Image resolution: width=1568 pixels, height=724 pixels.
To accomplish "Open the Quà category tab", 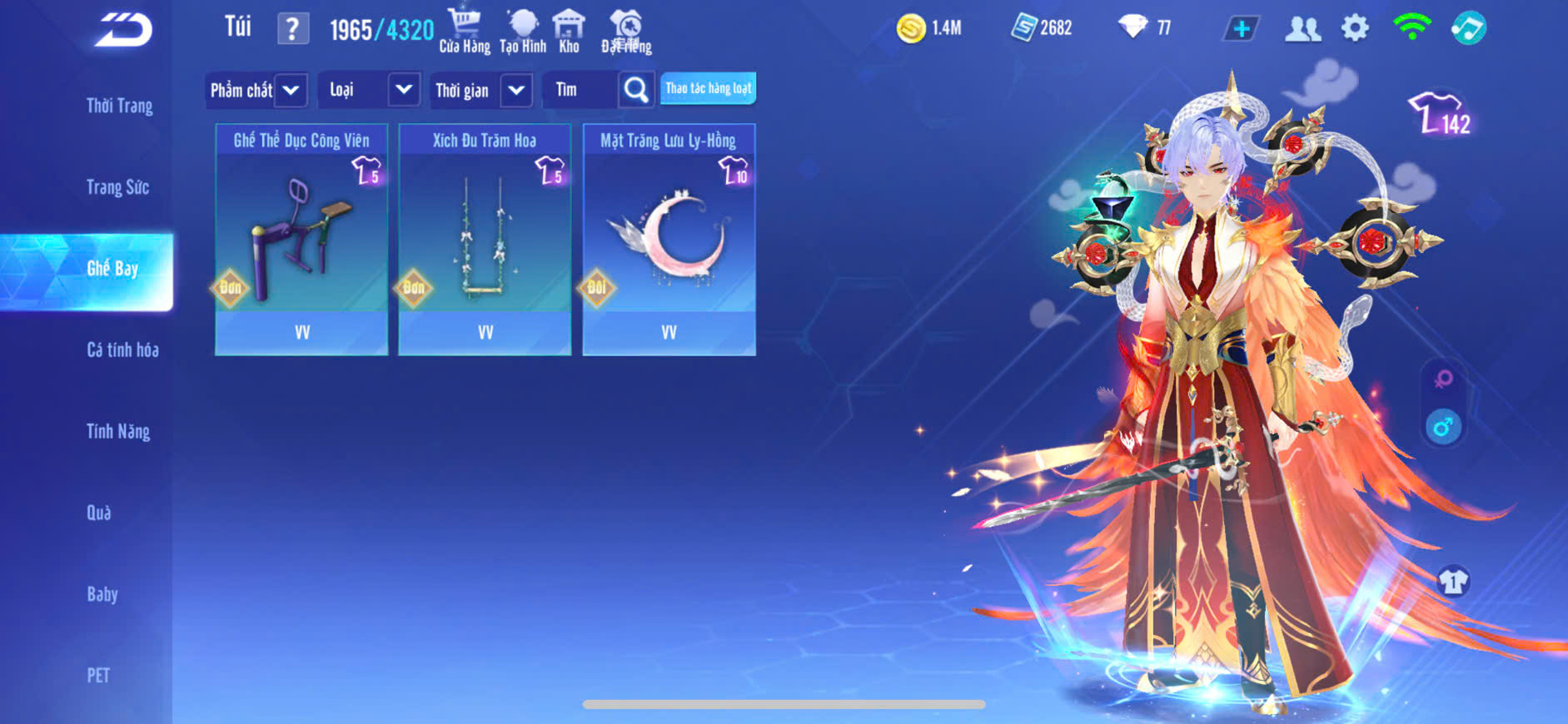I will click(x=99, y=513).
